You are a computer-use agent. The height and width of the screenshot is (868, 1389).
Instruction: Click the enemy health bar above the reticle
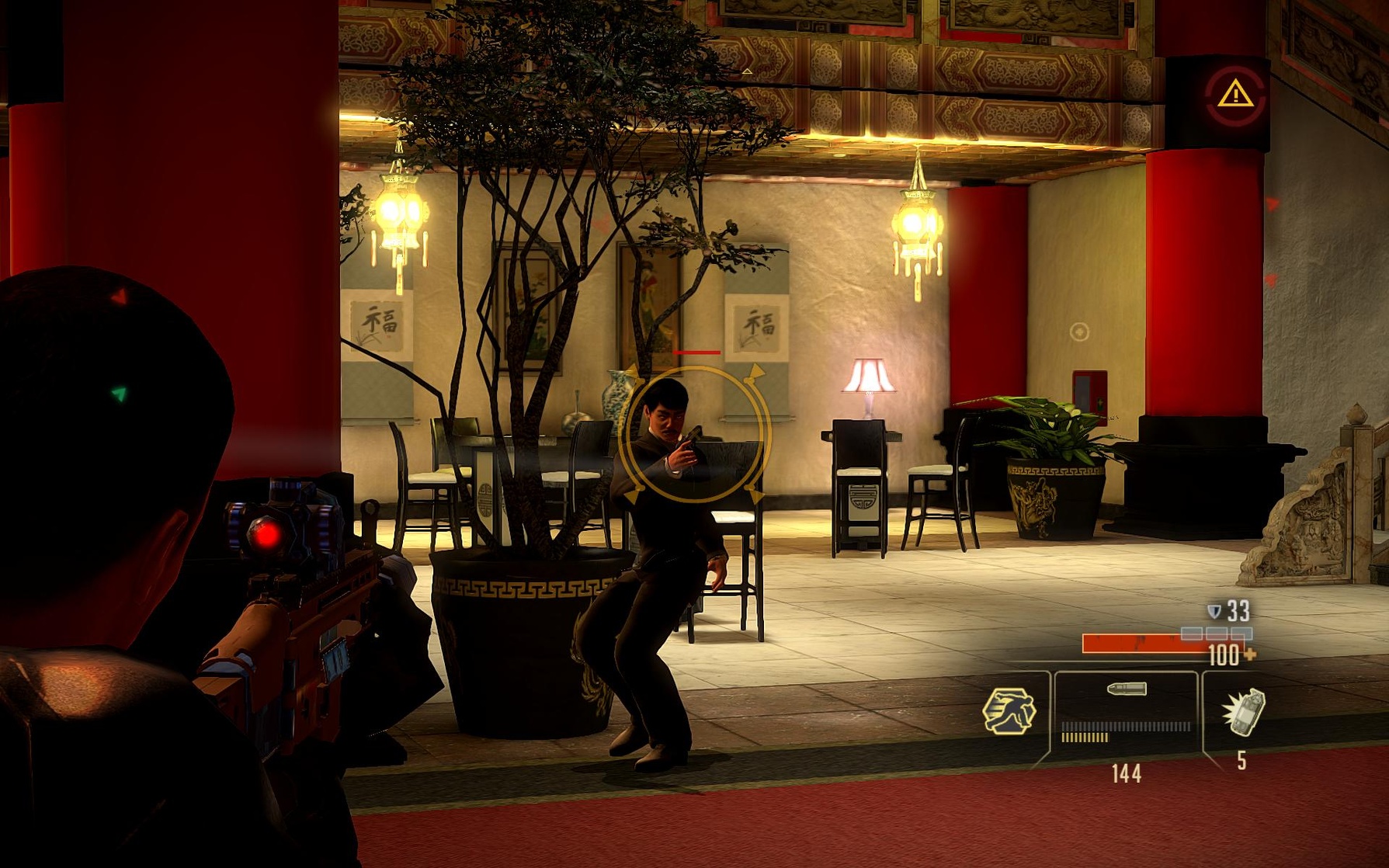[696, 352]
